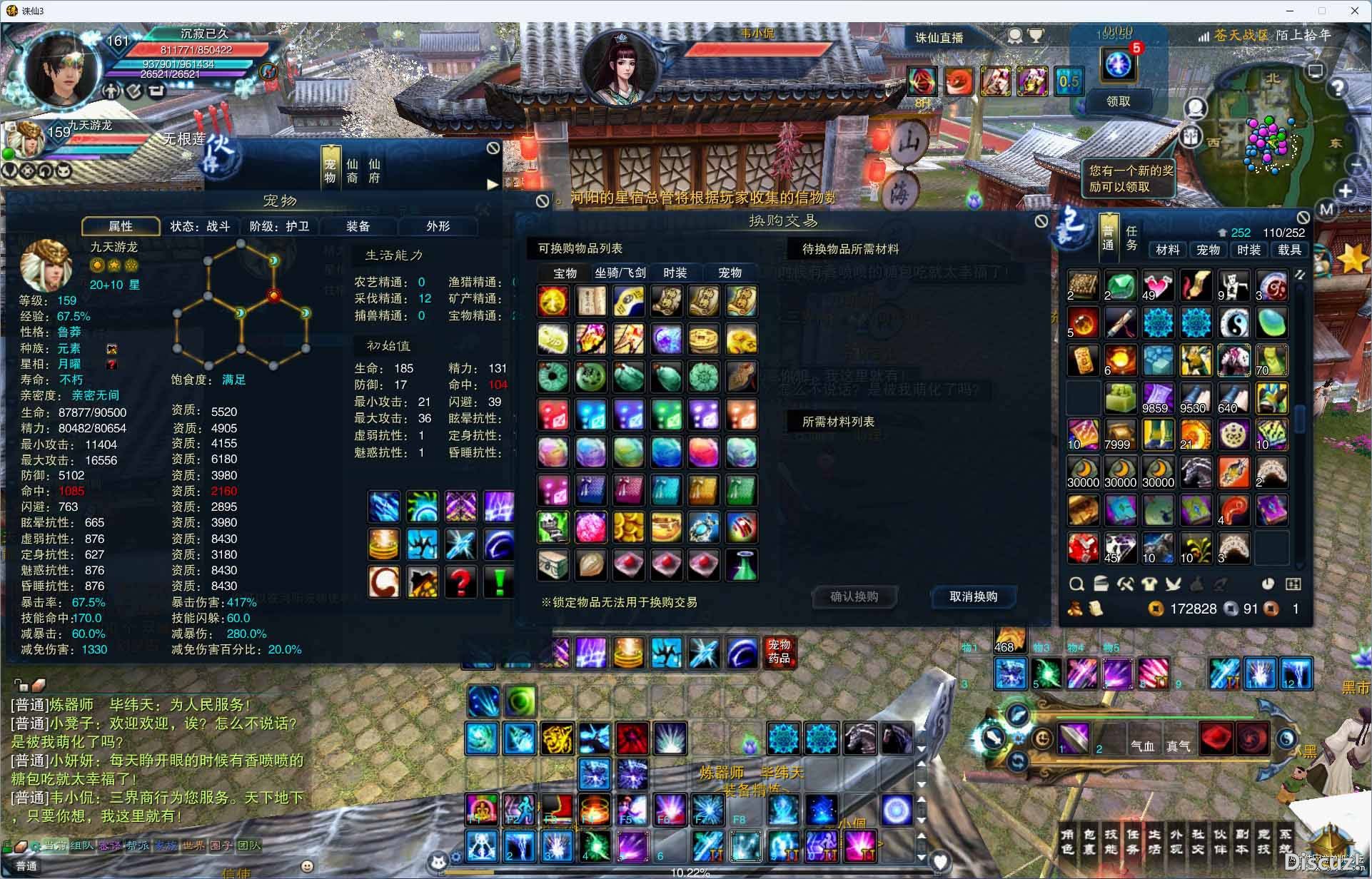The image size is (1372, 879).
Task: Click the magnifier search icon in the inventory panel
Action: 1078,584
